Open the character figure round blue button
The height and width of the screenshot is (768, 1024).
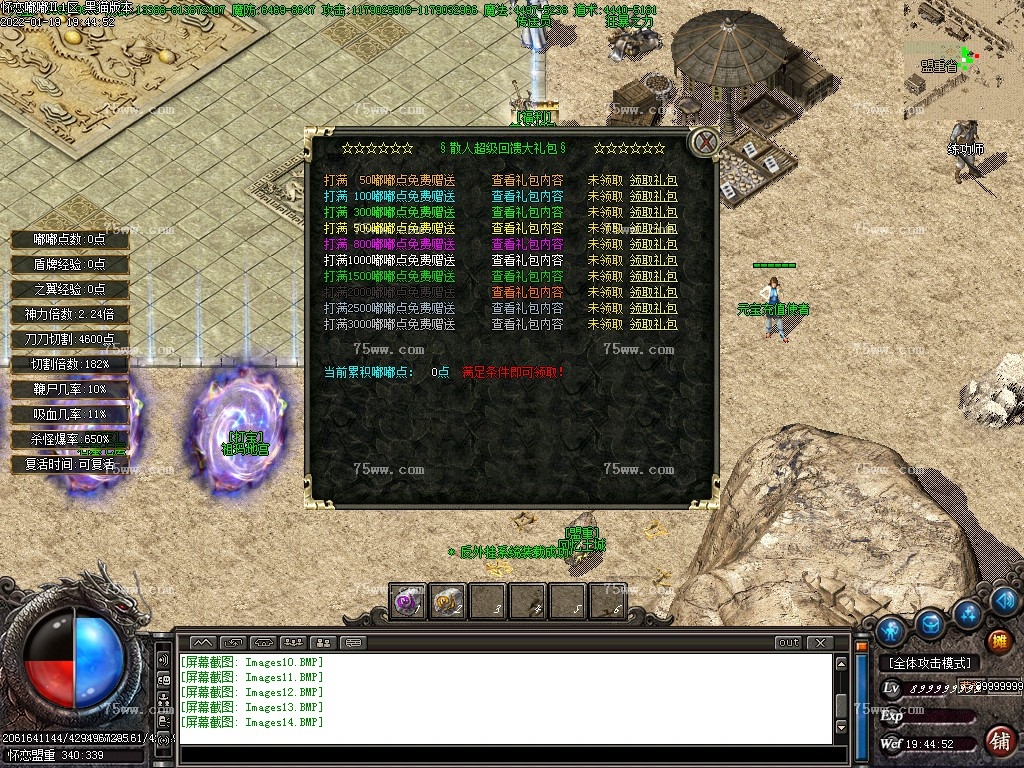(x=890, y=631)
